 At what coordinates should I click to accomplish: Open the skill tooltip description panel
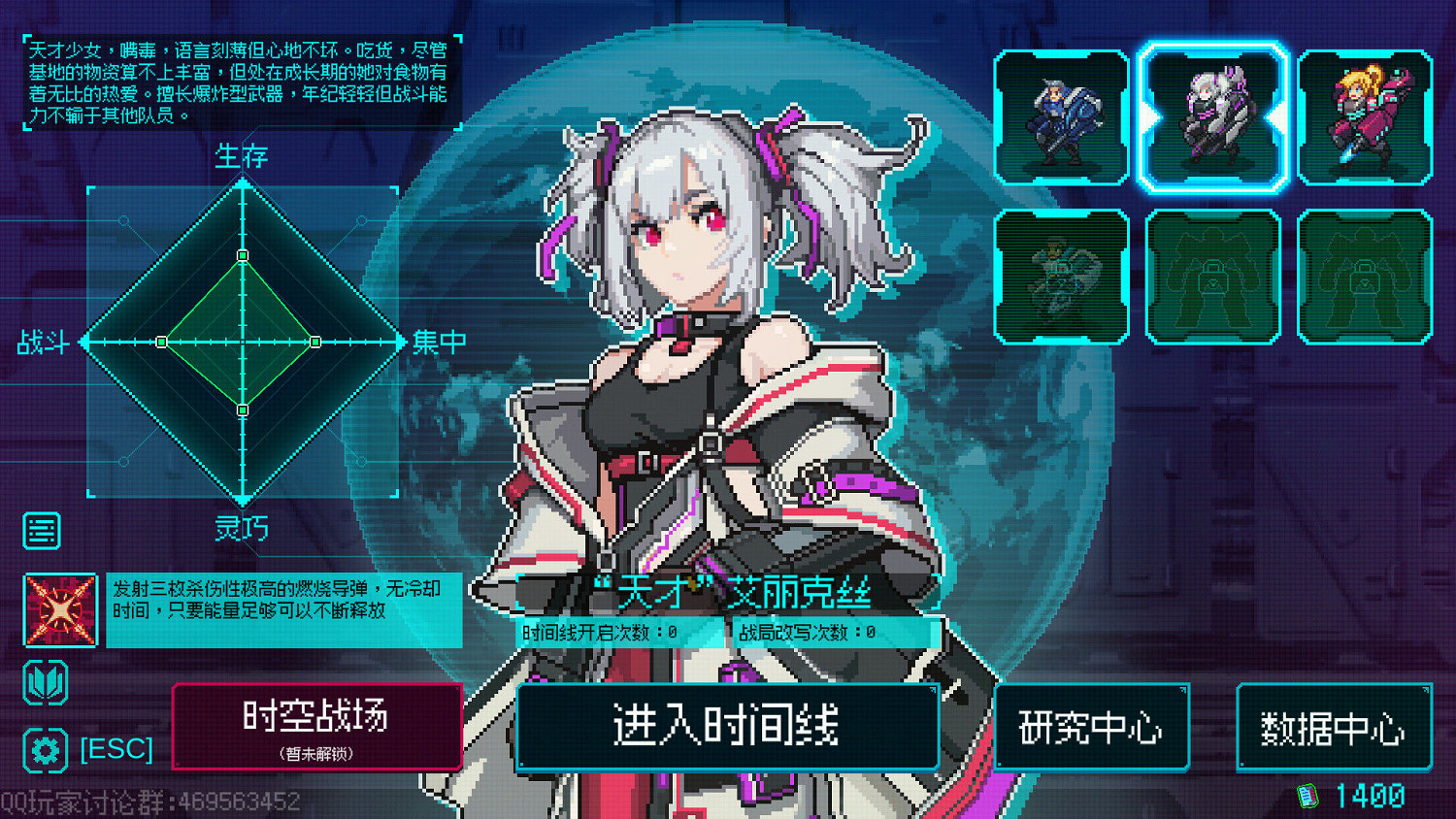click(x=281, y=611)
